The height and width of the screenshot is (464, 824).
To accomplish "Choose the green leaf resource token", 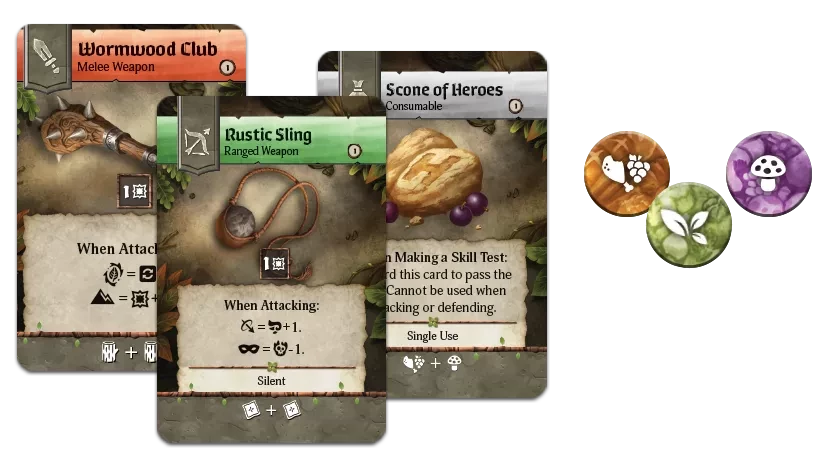I will coord(690,223).
